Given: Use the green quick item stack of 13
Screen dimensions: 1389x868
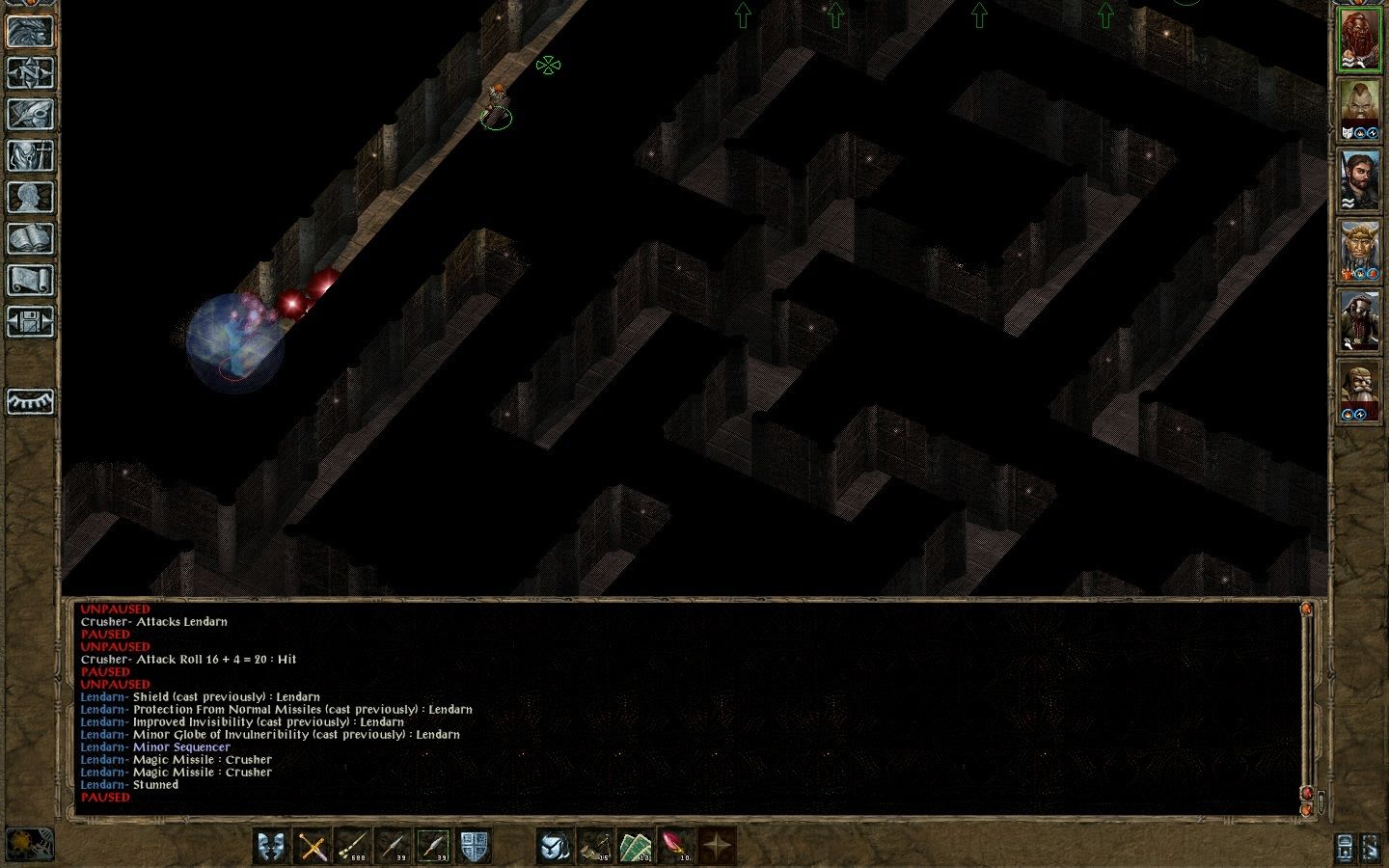Looking at the screenshot, I should tap(636, 846).
